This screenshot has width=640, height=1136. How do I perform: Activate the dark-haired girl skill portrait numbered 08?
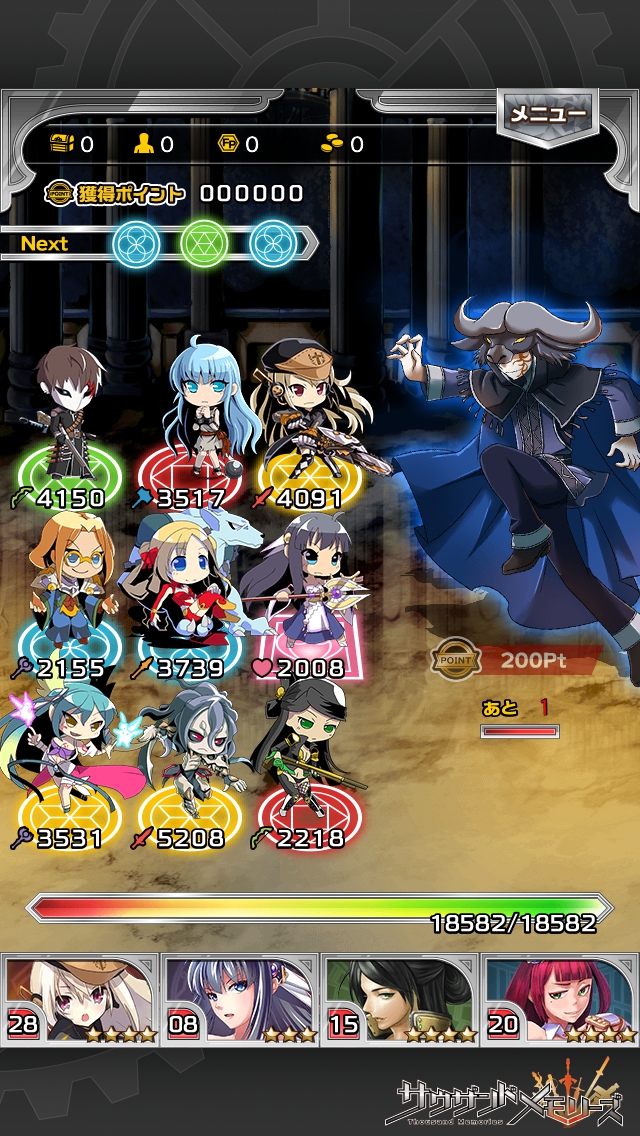tap(240, 999)
